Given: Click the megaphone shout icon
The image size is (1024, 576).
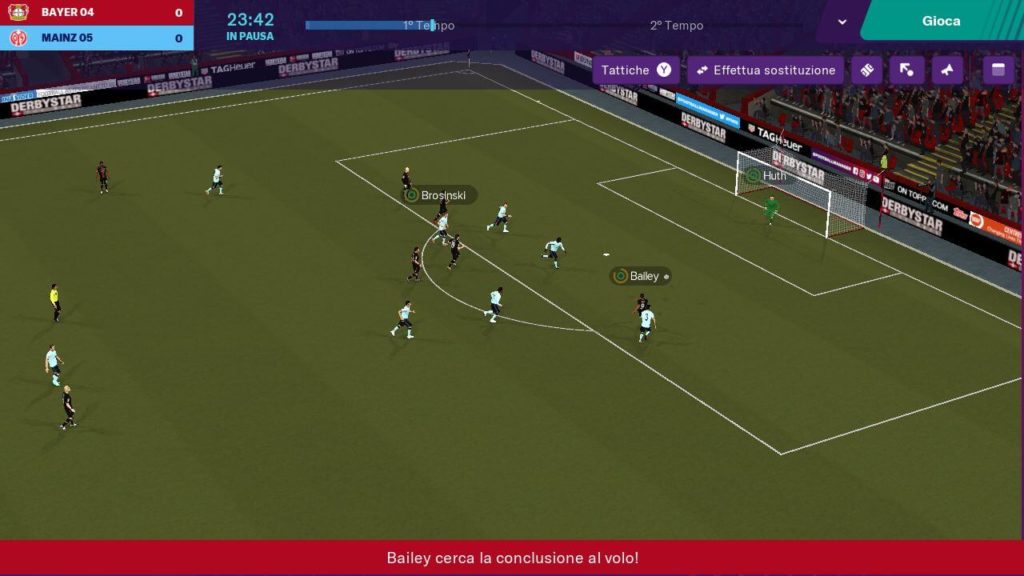Looking at the screenshot, I should click(947, 71).
